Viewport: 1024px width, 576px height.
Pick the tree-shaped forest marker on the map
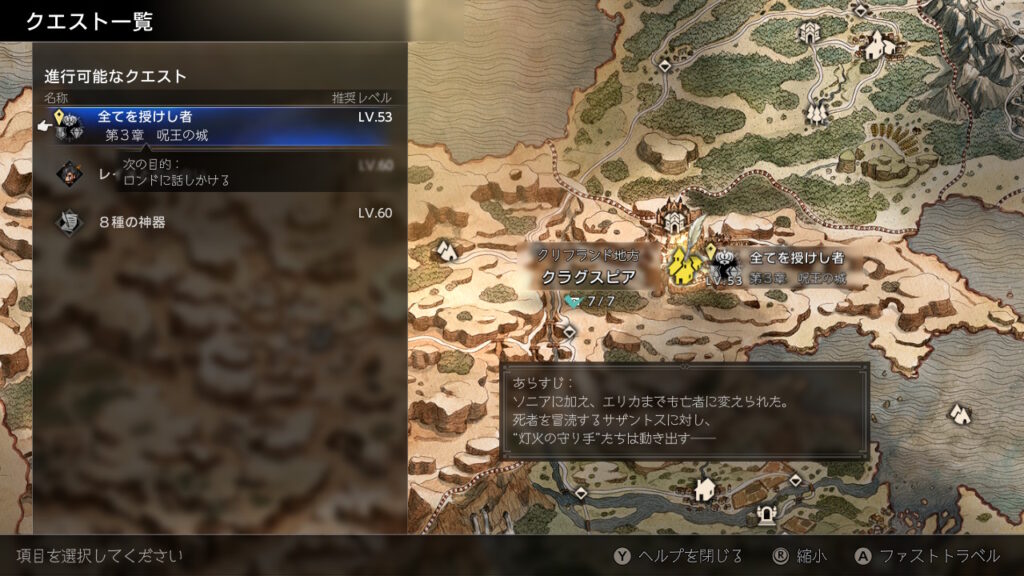819,110
